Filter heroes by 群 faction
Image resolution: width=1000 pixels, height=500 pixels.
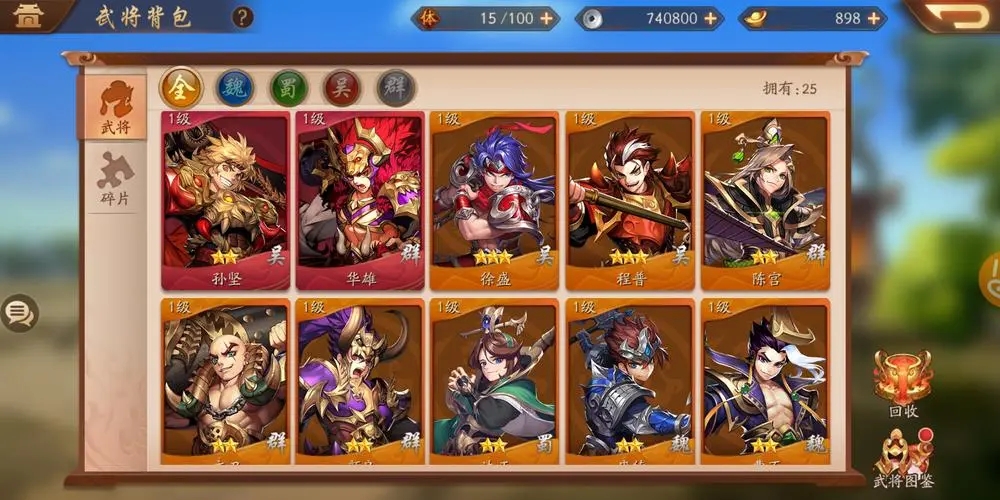[x=396, y=88]
